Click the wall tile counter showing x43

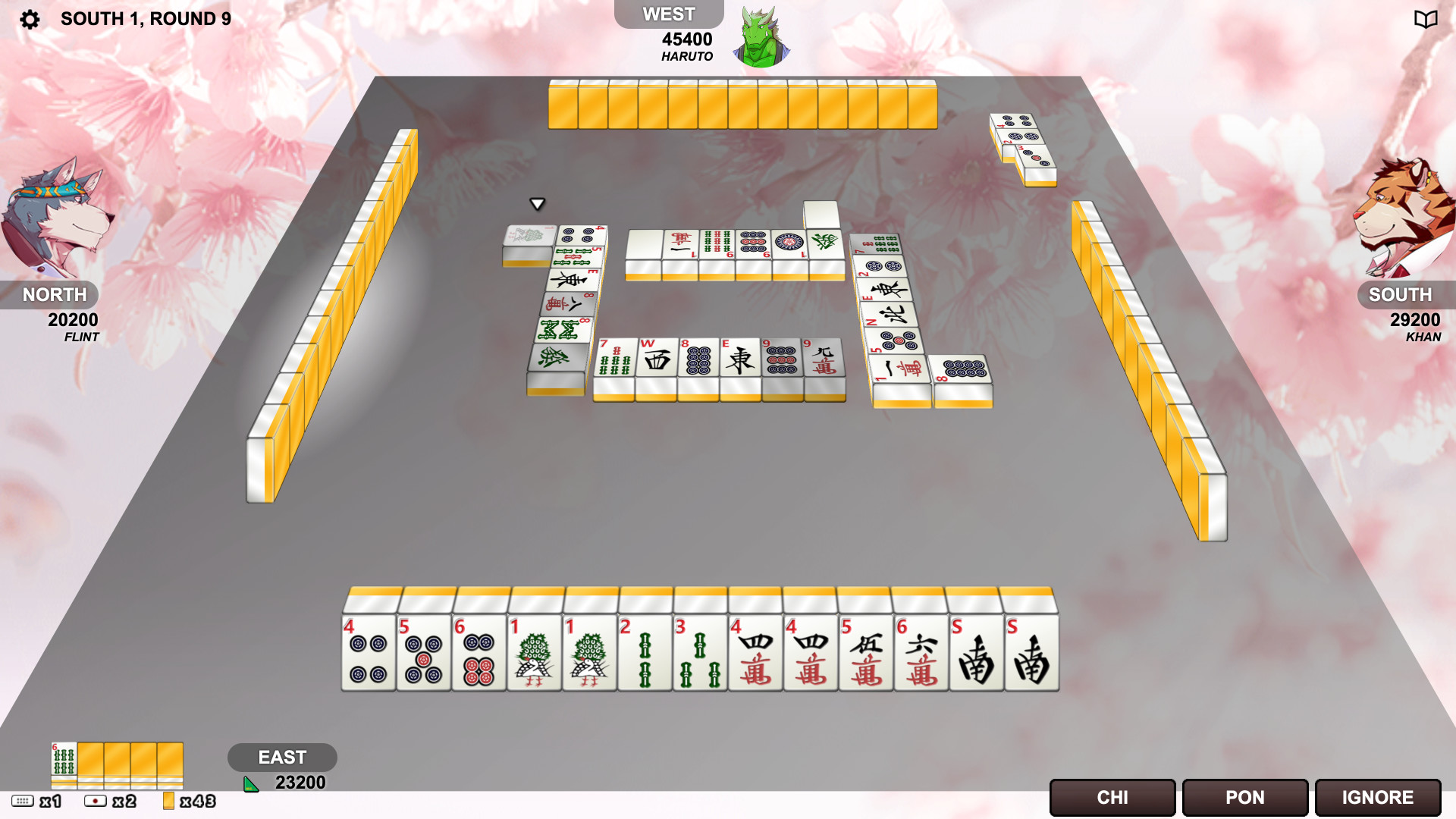coord(170,799)
